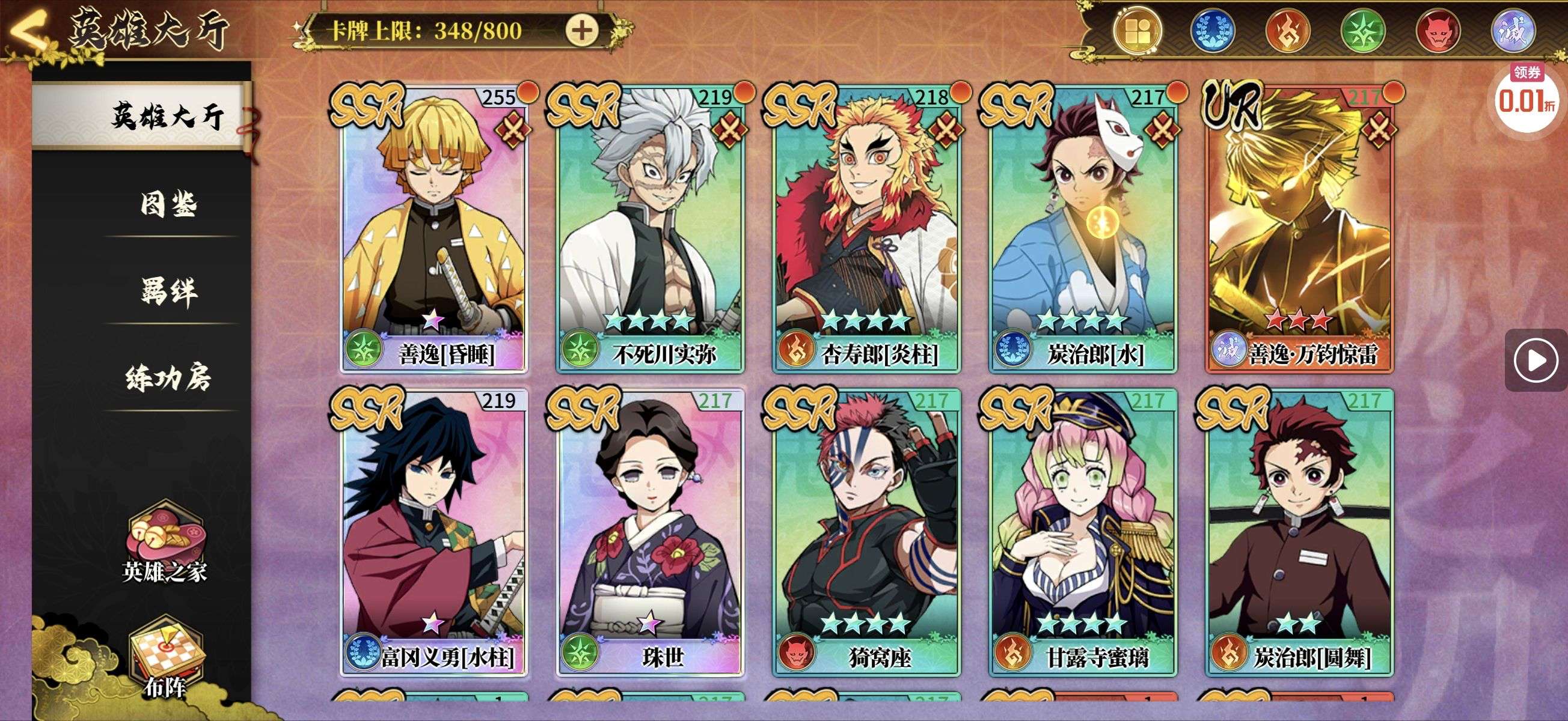
Task: Open the 羁绊 menu entry
Action: pyautogui.click(x=168, y=291)
